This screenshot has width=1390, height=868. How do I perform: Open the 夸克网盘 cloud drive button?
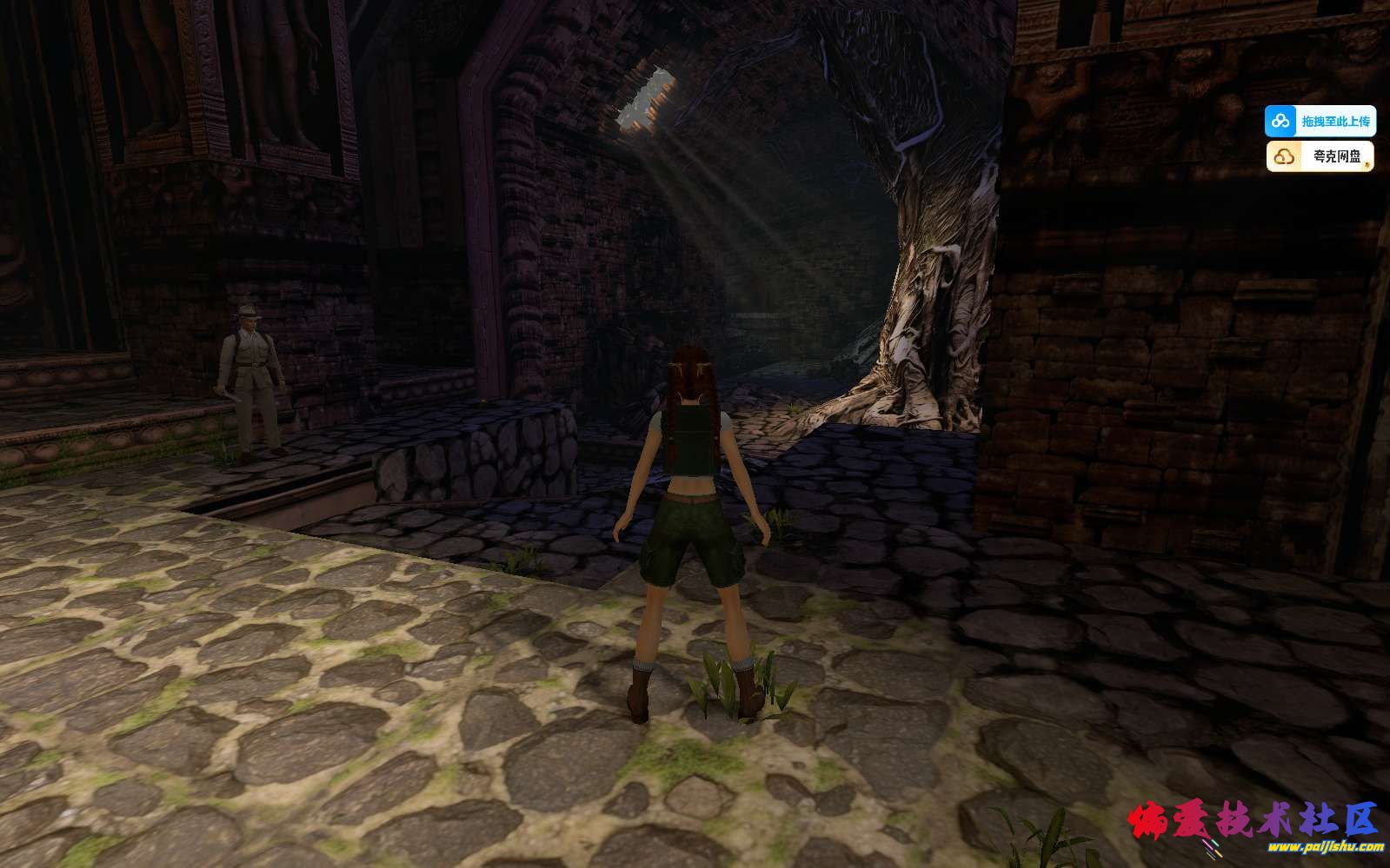point(1320,156)
